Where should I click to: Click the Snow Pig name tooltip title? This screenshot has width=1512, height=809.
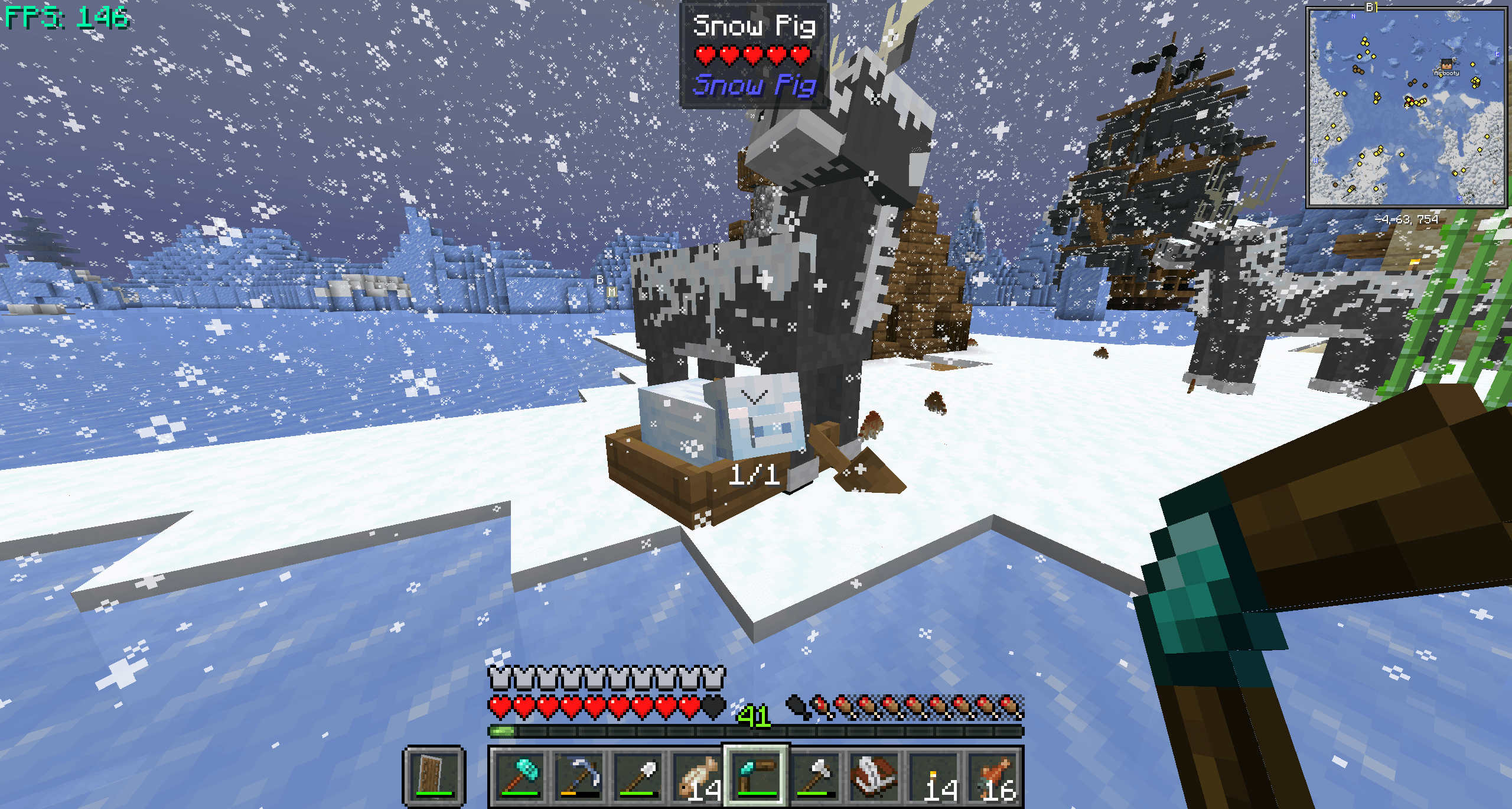point(756,26)
